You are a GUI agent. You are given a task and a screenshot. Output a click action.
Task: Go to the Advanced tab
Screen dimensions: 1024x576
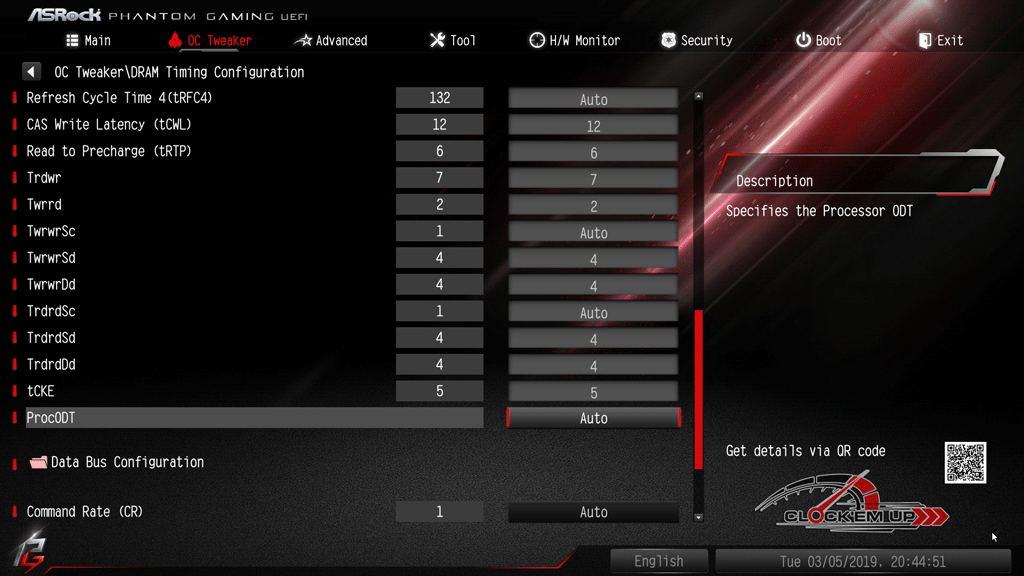click(x=331, y=40)
